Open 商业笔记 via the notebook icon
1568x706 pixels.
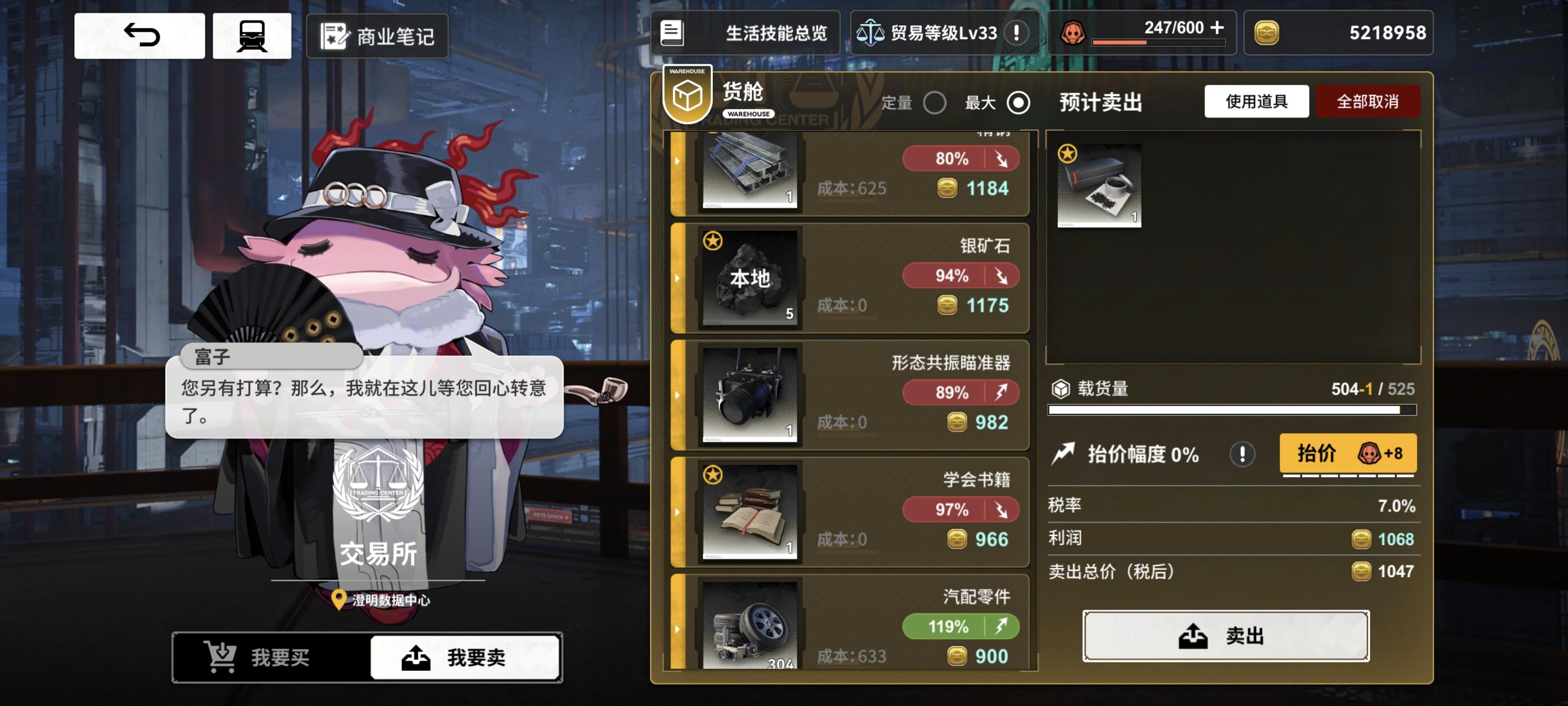(334, 37)
